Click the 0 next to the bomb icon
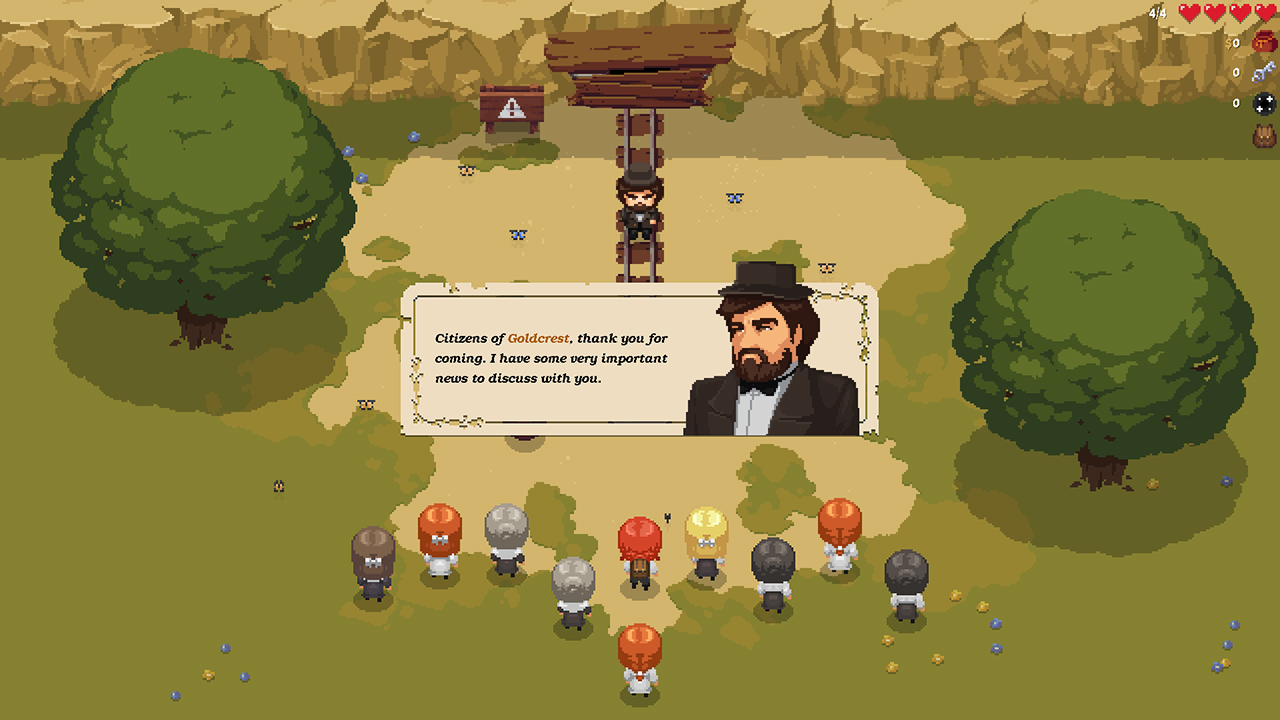 1236,103
